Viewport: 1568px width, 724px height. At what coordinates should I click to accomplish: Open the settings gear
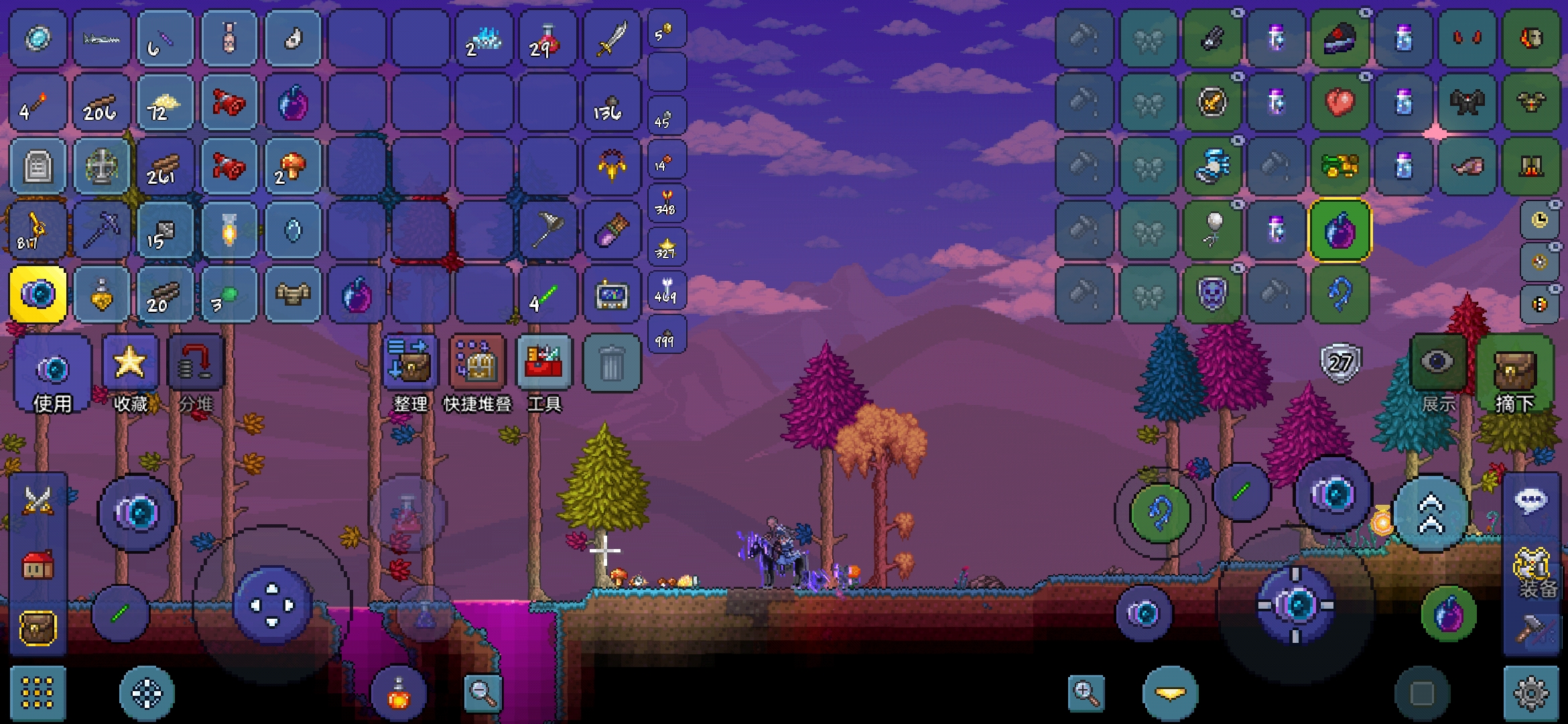(x=1531, y=694)
